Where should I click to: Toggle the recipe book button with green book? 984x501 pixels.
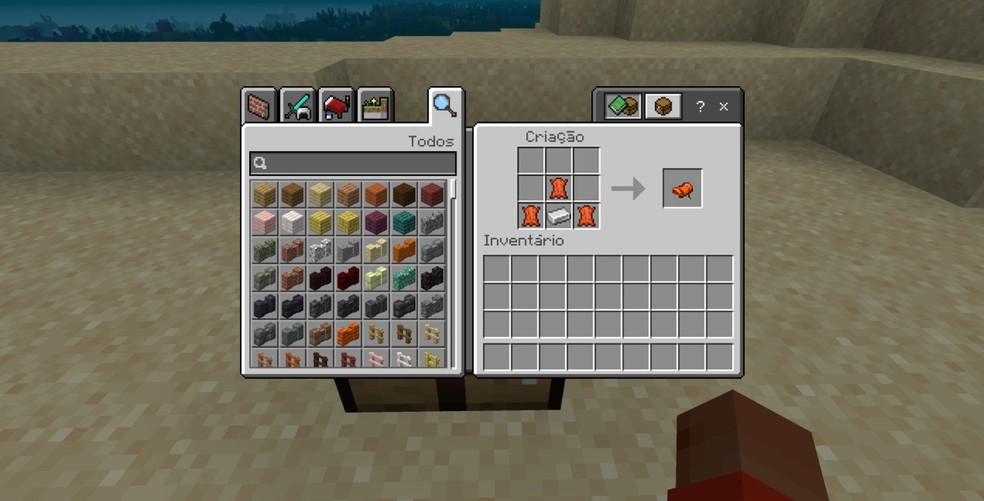(x=623, y=106)
